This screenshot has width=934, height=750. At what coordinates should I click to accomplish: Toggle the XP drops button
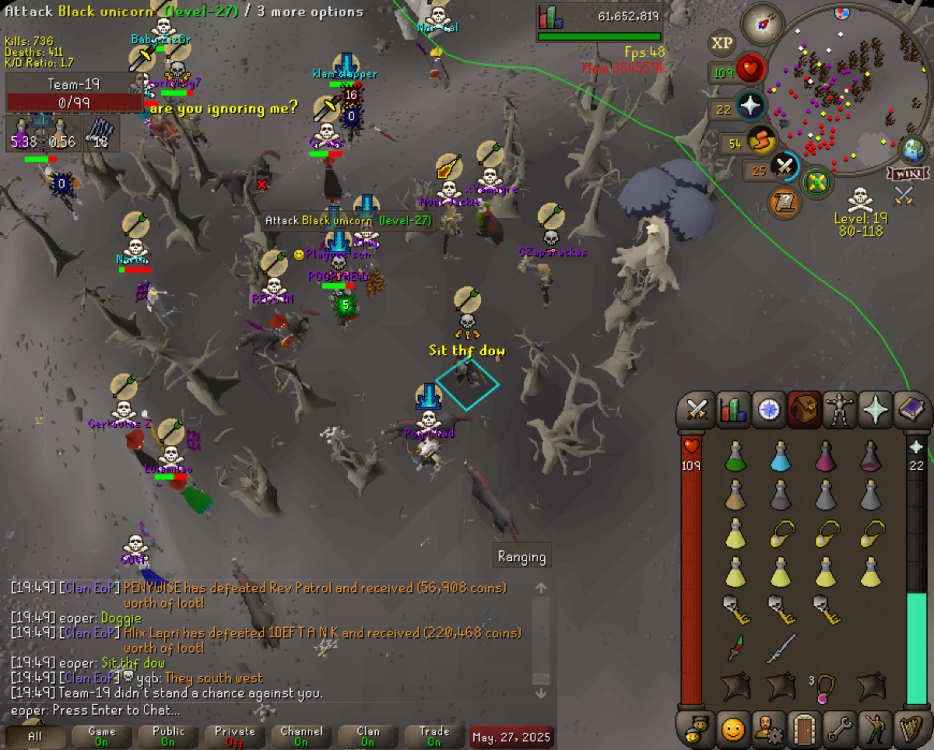coord(722,42)
